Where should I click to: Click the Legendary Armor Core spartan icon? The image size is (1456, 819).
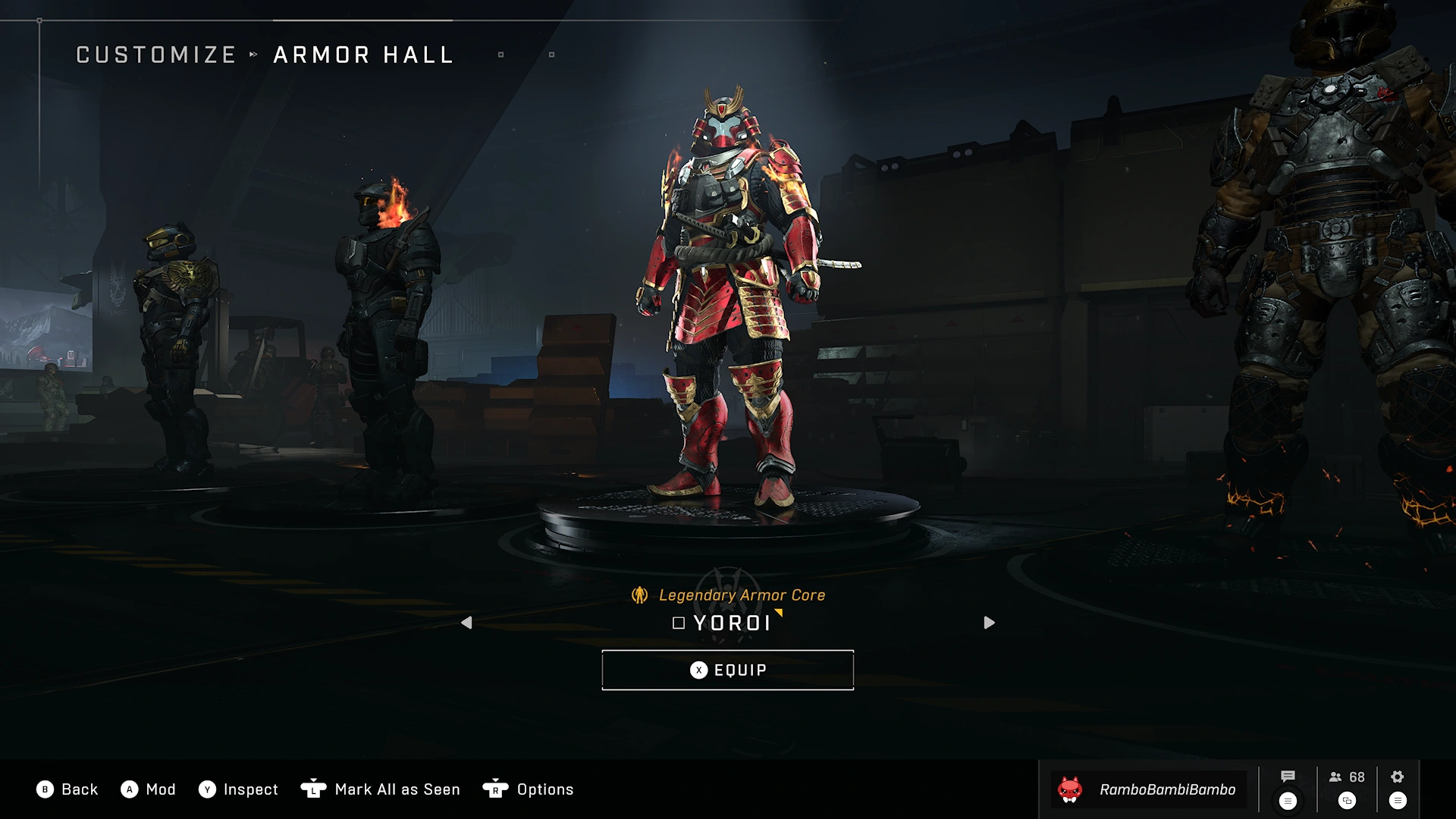coord(639,595)
